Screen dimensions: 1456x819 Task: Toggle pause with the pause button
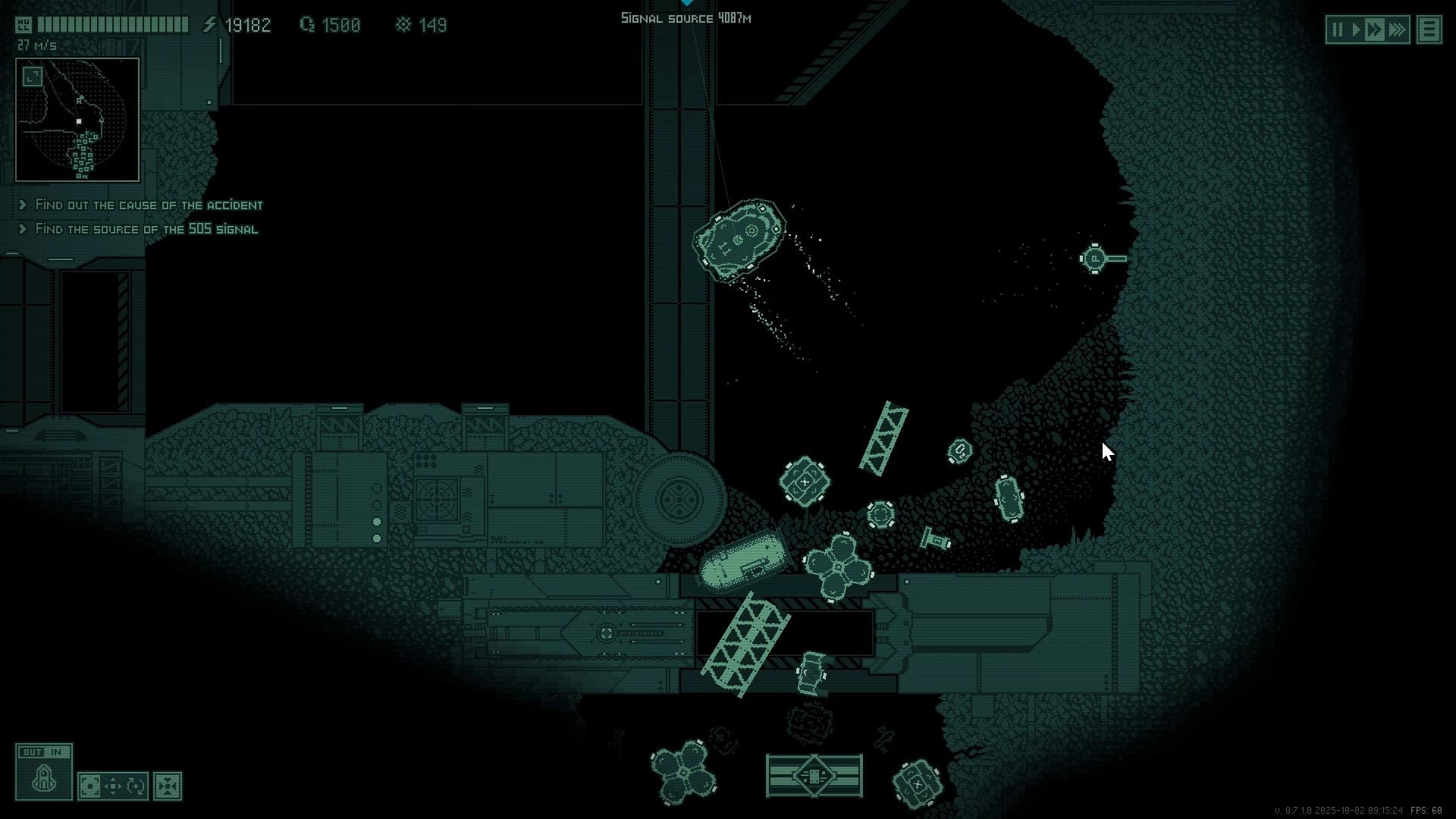[x=1338, y=29]
